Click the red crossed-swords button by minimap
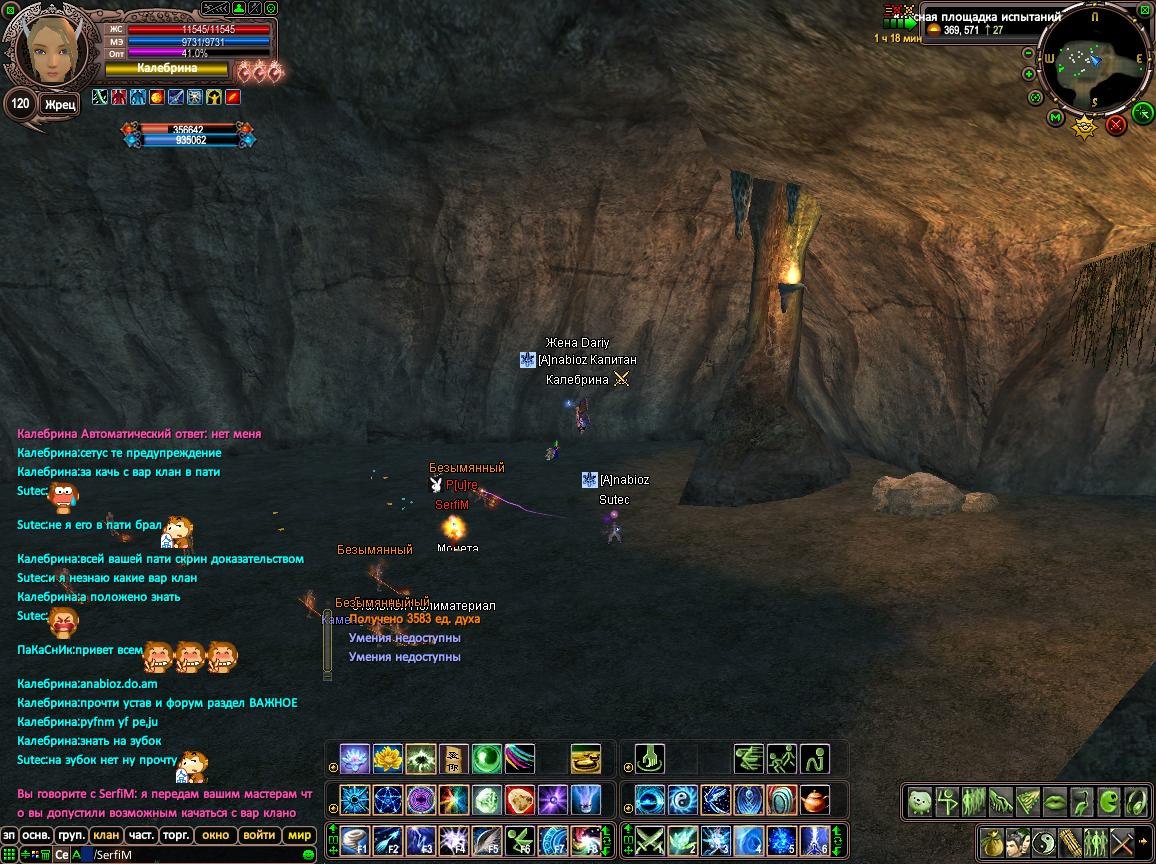This screenshot has width=1156, height=864. click(x=1116, y=124)
